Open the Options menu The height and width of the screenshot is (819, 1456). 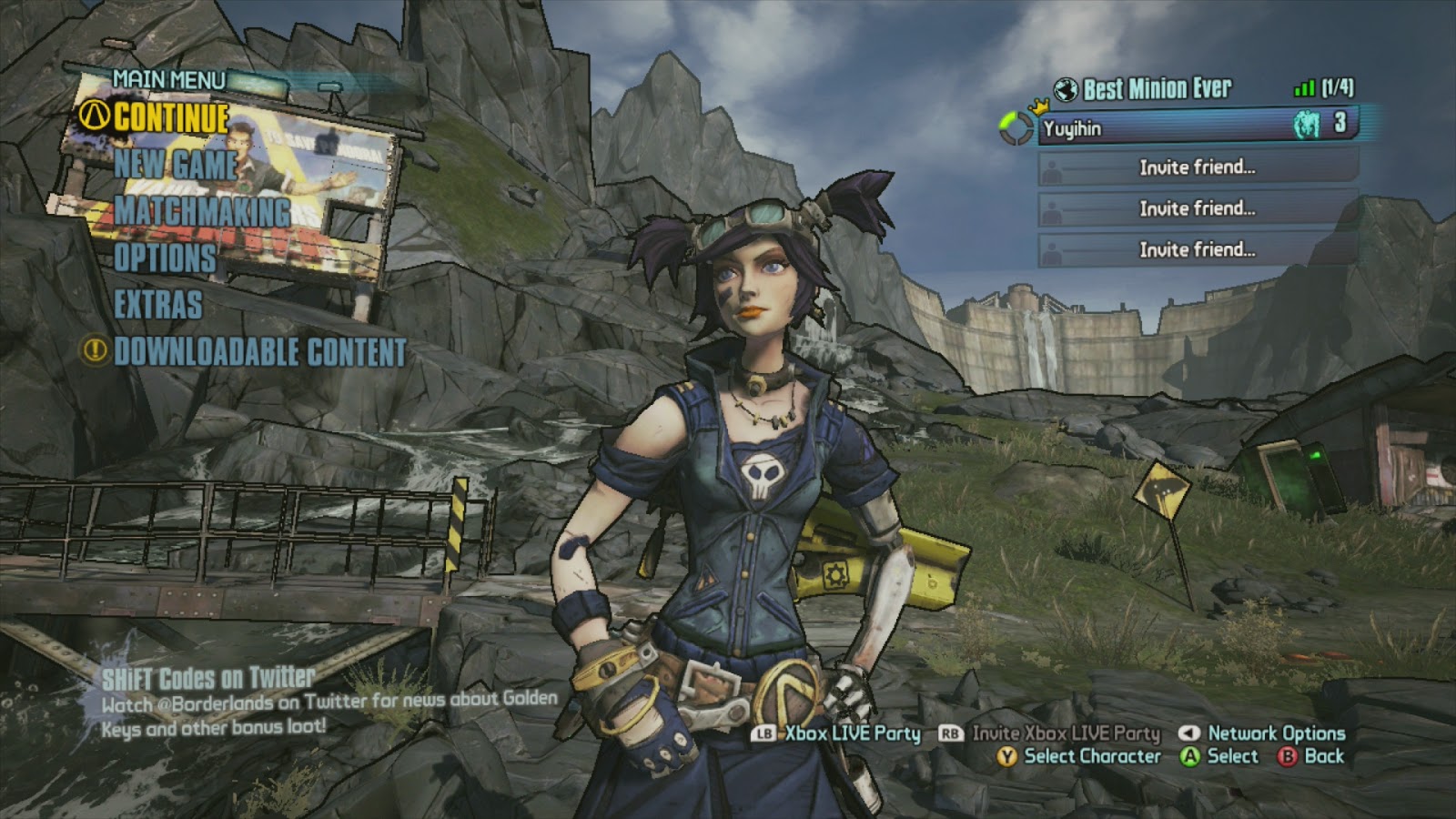[165, 258]
